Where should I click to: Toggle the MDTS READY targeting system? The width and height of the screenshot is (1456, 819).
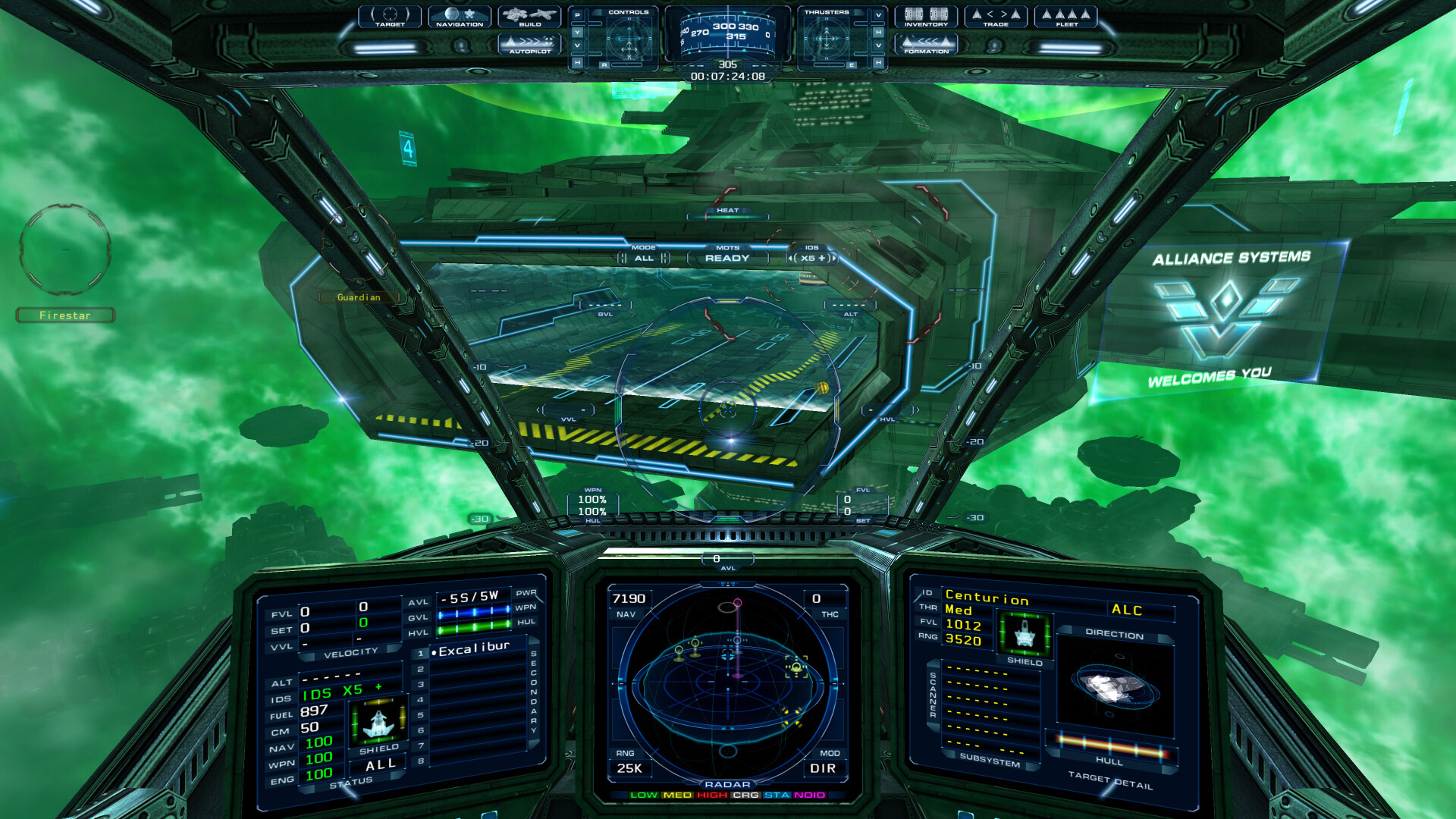point(726,258)
